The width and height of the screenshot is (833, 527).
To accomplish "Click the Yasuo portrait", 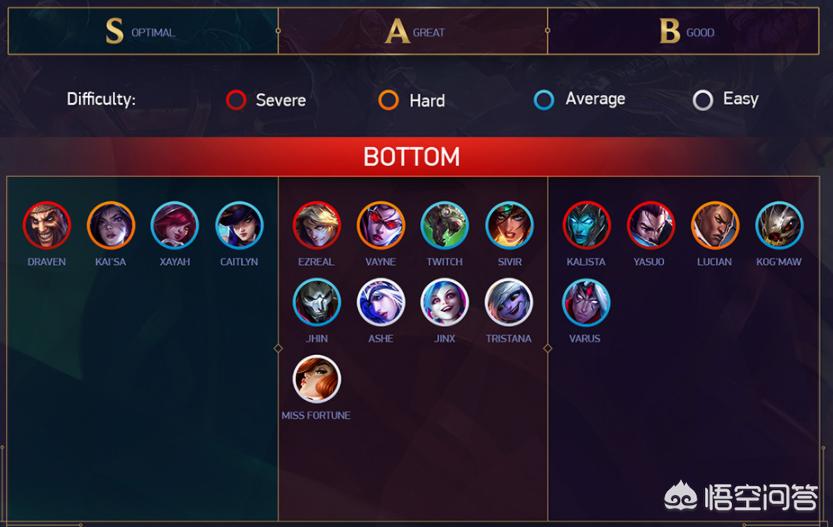I will (x=651, y=226).
